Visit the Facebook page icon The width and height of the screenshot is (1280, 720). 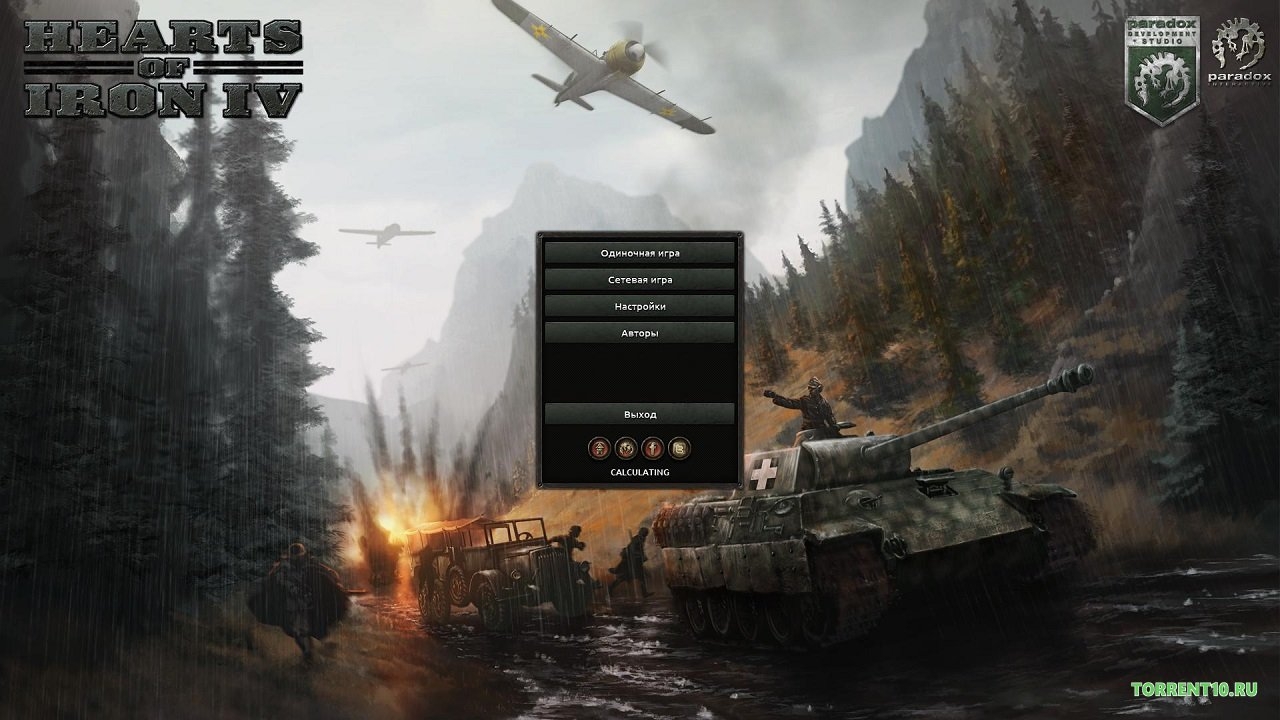pos(653,448)
